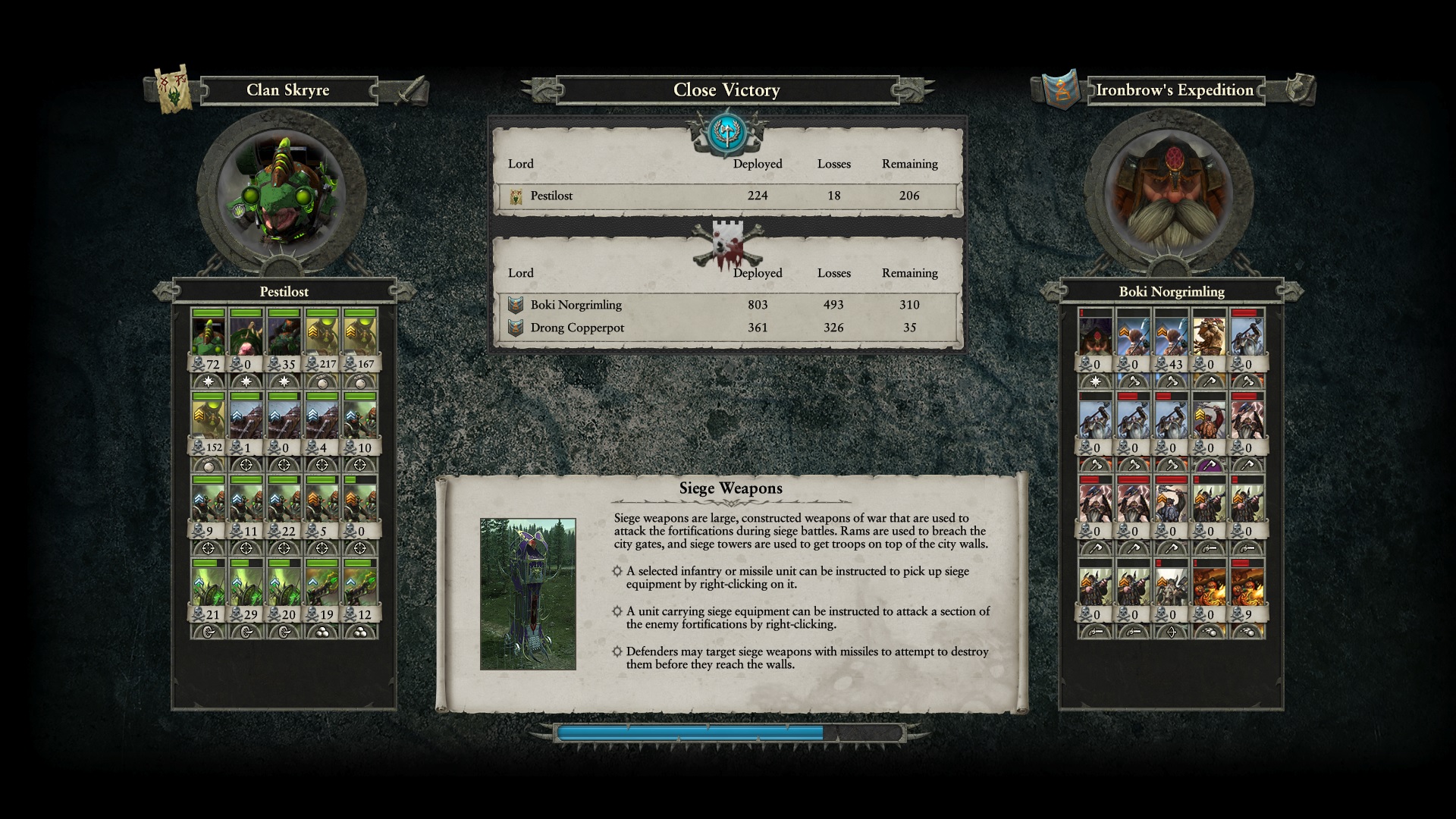Click the Clan Skryre lord portrait
This screenshot has height=819, width=1456.
(x=282, y=190)
